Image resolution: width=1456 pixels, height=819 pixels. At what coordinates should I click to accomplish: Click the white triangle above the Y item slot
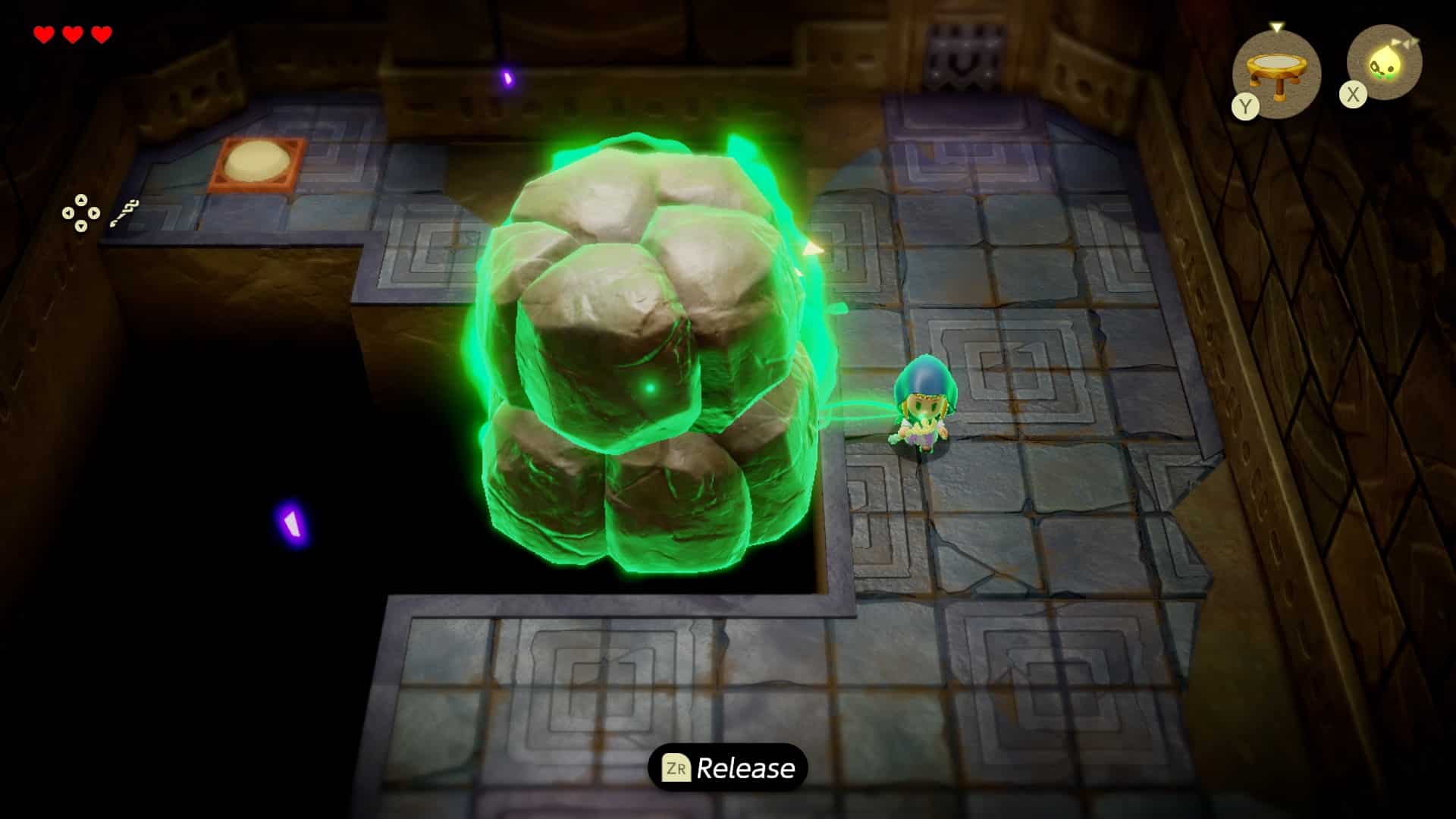tap(1276, 27)
